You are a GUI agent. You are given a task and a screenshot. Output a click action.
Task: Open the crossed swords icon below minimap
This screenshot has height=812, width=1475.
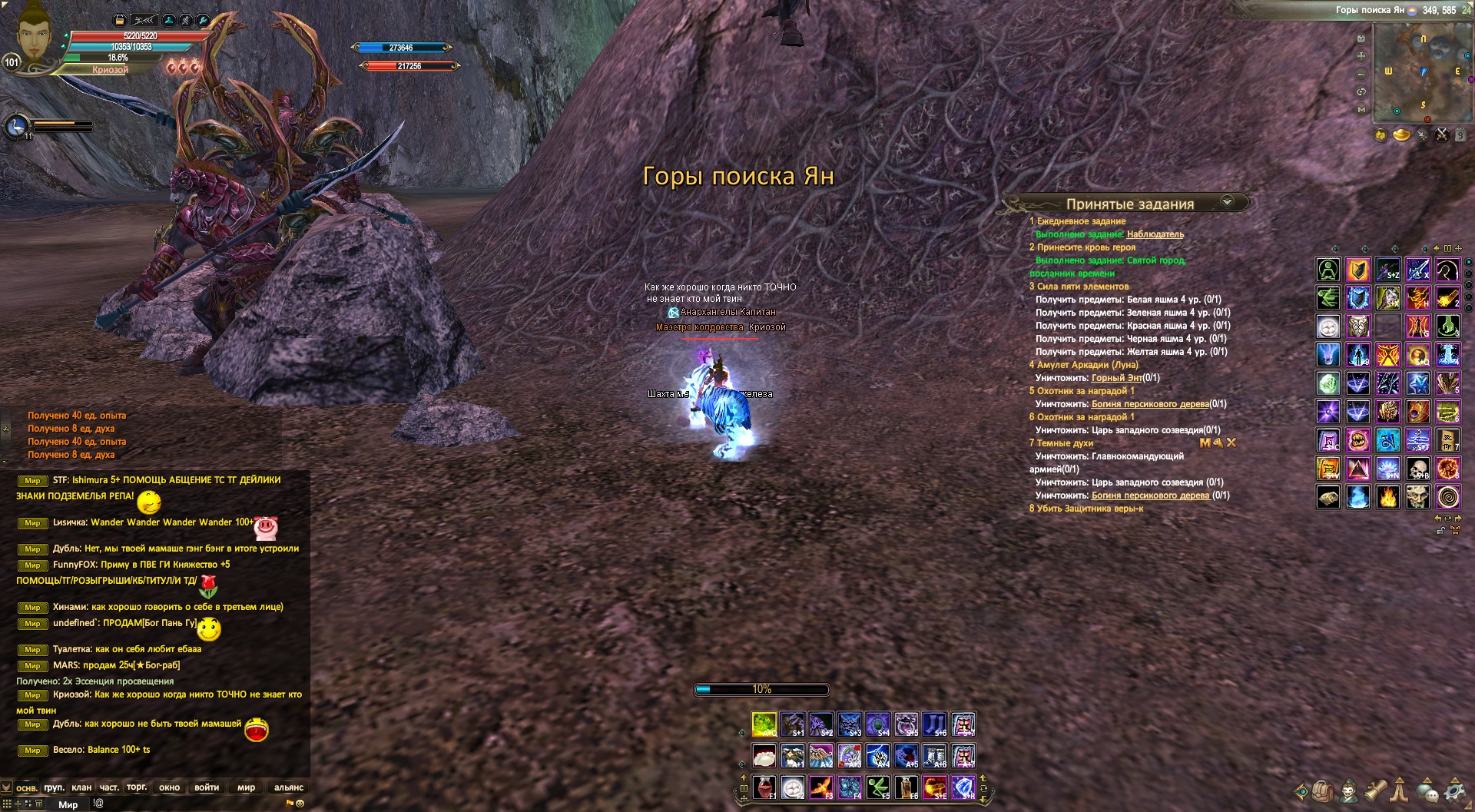[x=1442, y=135]
